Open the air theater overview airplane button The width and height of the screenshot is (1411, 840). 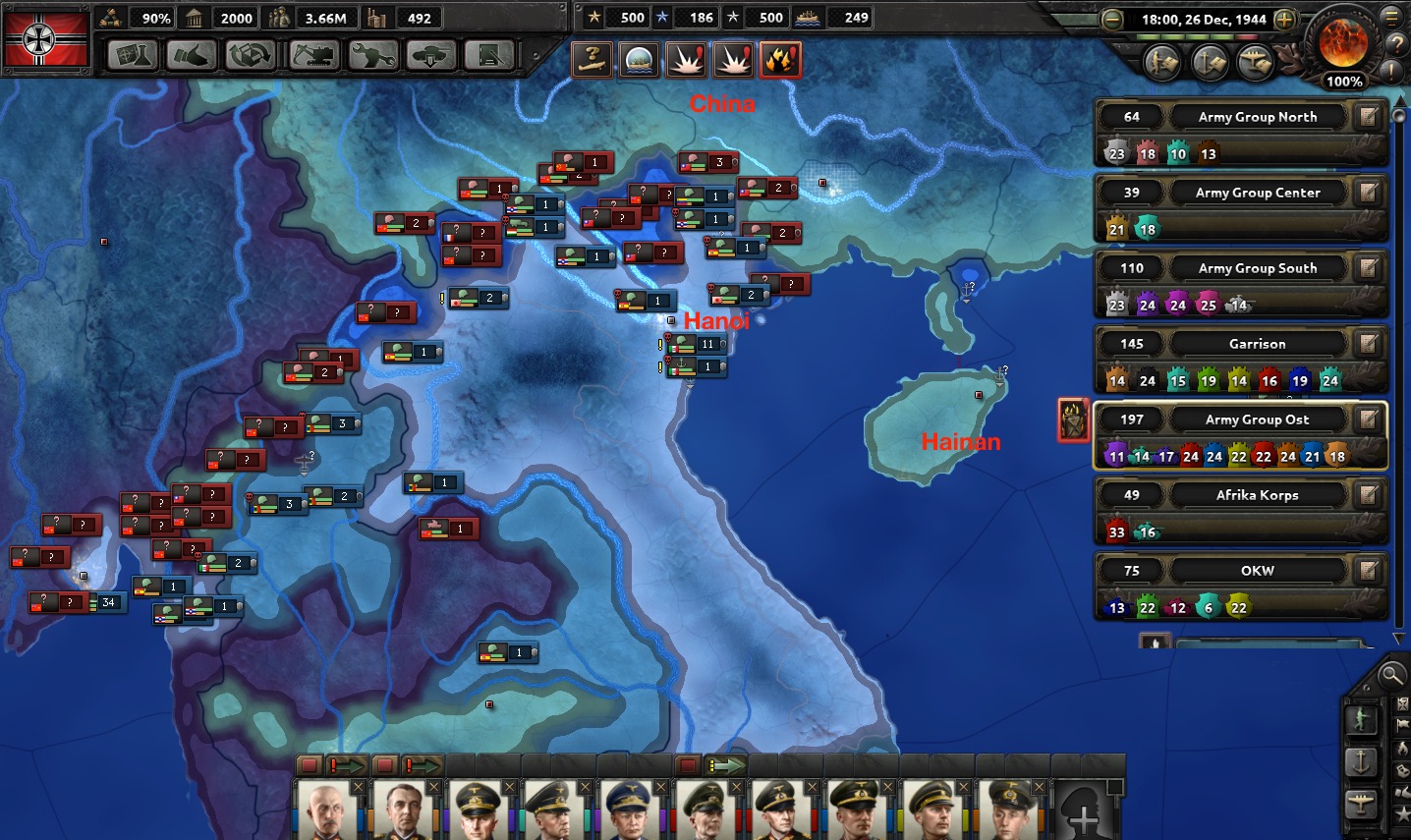pyautogui.click(x=1257, y=63)
